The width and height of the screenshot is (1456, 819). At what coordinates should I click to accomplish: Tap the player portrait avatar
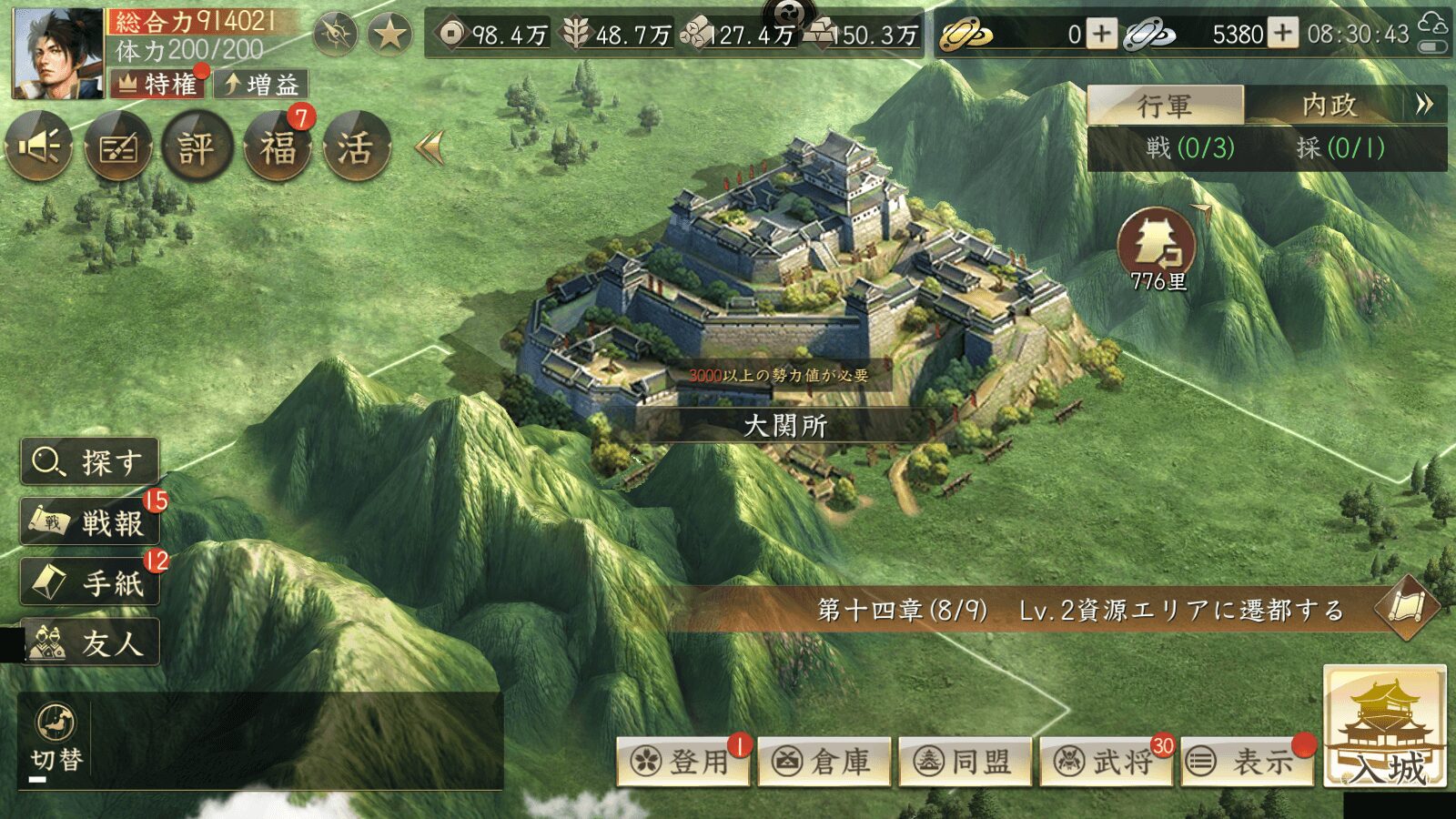pos(57,55)
